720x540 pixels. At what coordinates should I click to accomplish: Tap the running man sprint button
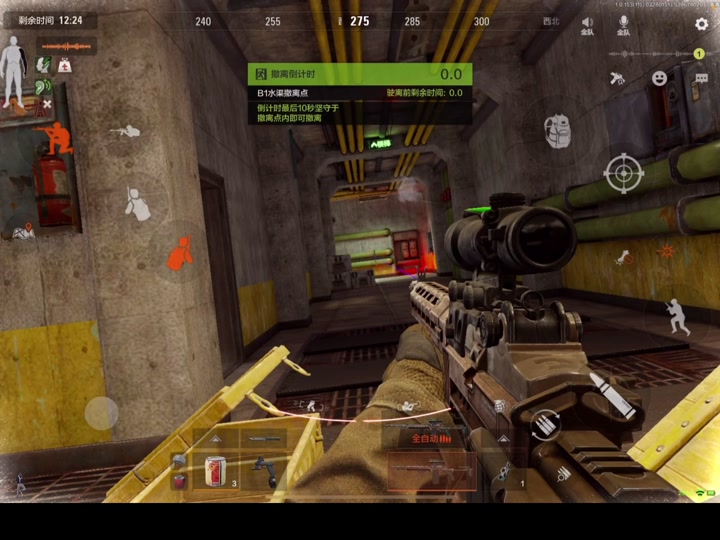678,317
